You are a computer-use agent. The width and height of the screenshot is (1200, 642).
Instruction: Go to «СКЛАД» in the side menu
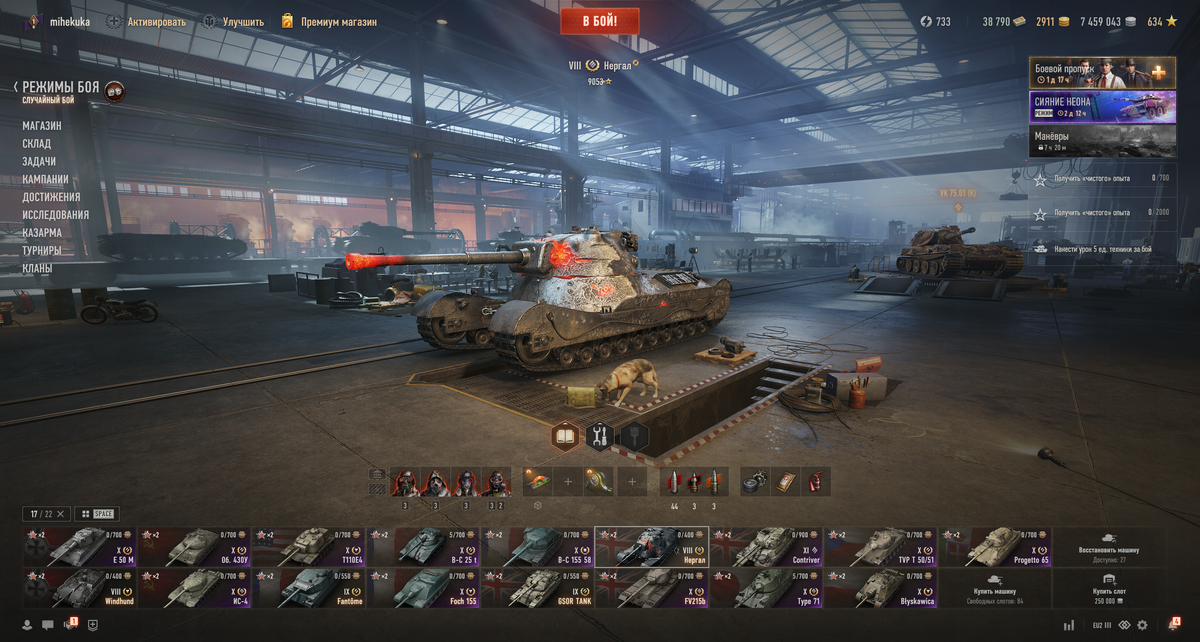click(x=37, y=144)
